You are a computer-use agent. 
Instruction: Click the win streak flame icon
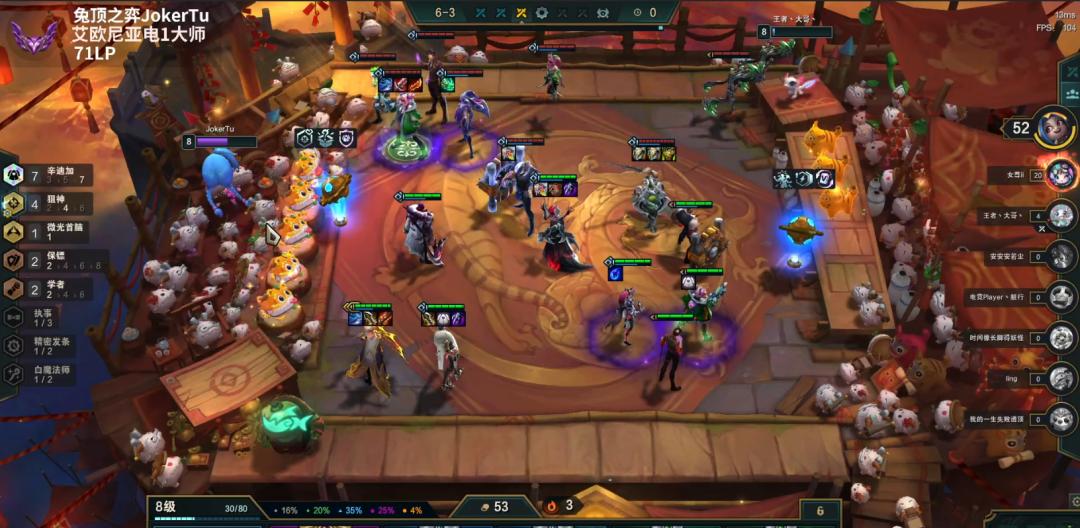[550, 507]
